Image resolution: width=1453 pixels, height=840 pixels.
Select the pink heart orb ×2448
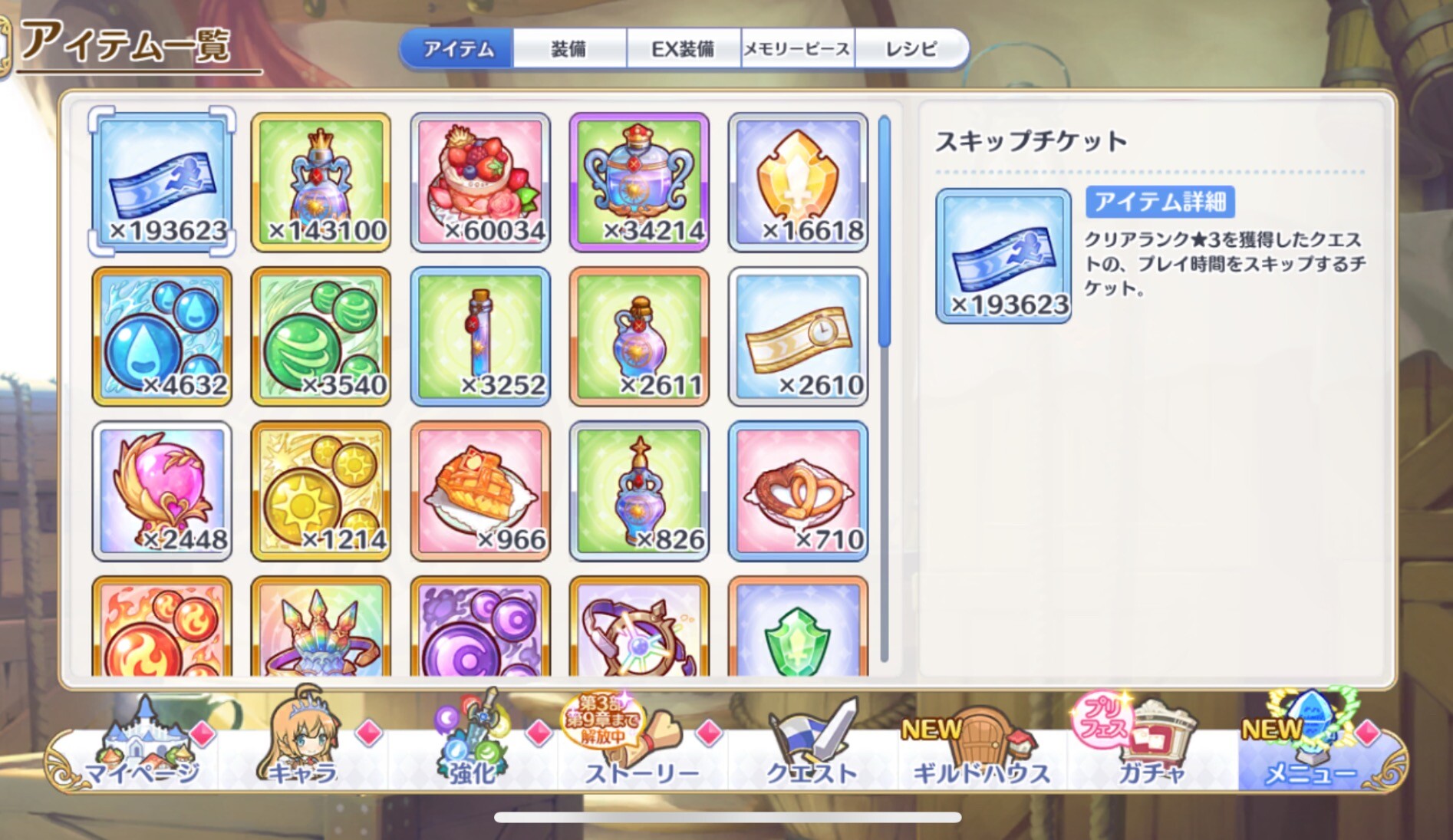[162, 491]
